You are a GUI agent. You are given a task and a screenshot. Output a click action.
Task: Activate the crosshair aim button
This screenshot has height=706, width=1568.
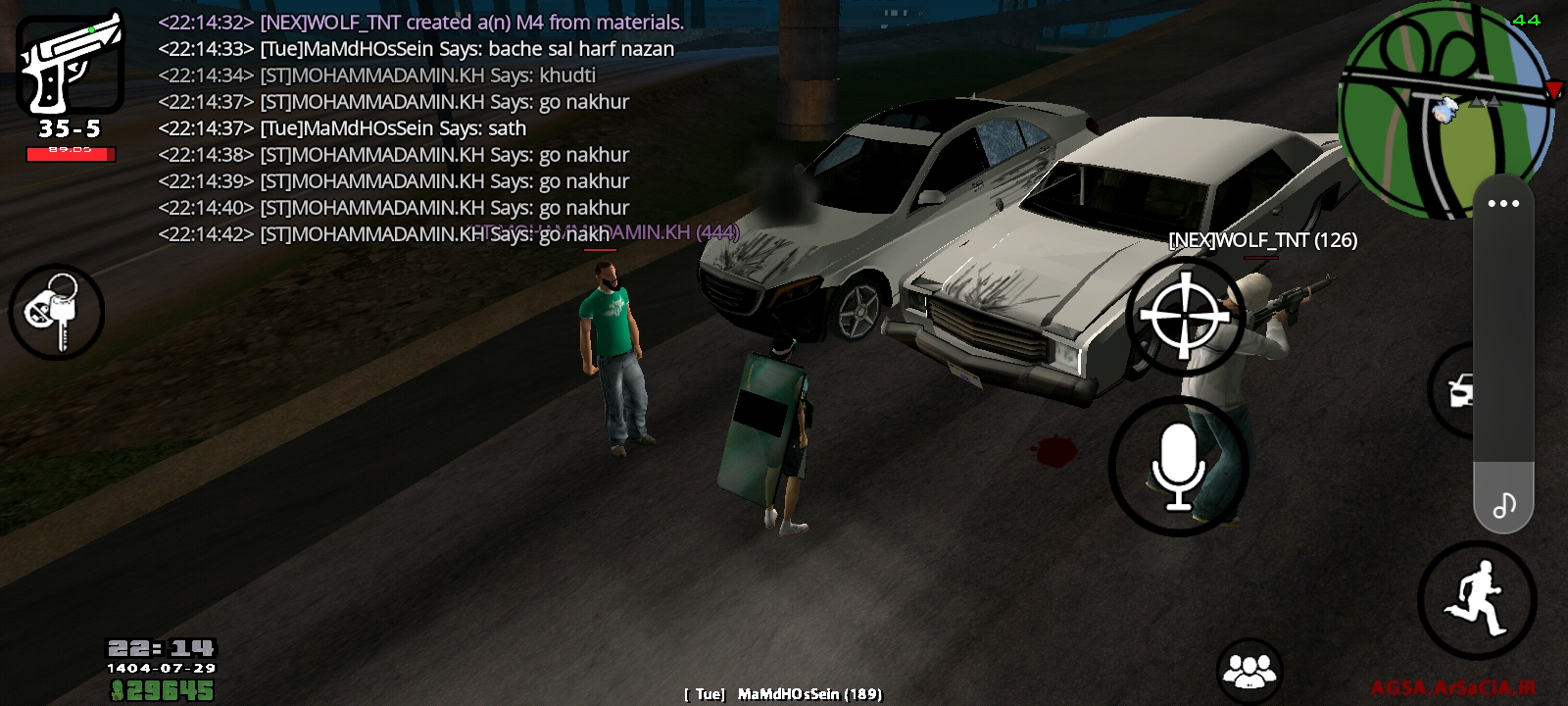click(1185, 316)
